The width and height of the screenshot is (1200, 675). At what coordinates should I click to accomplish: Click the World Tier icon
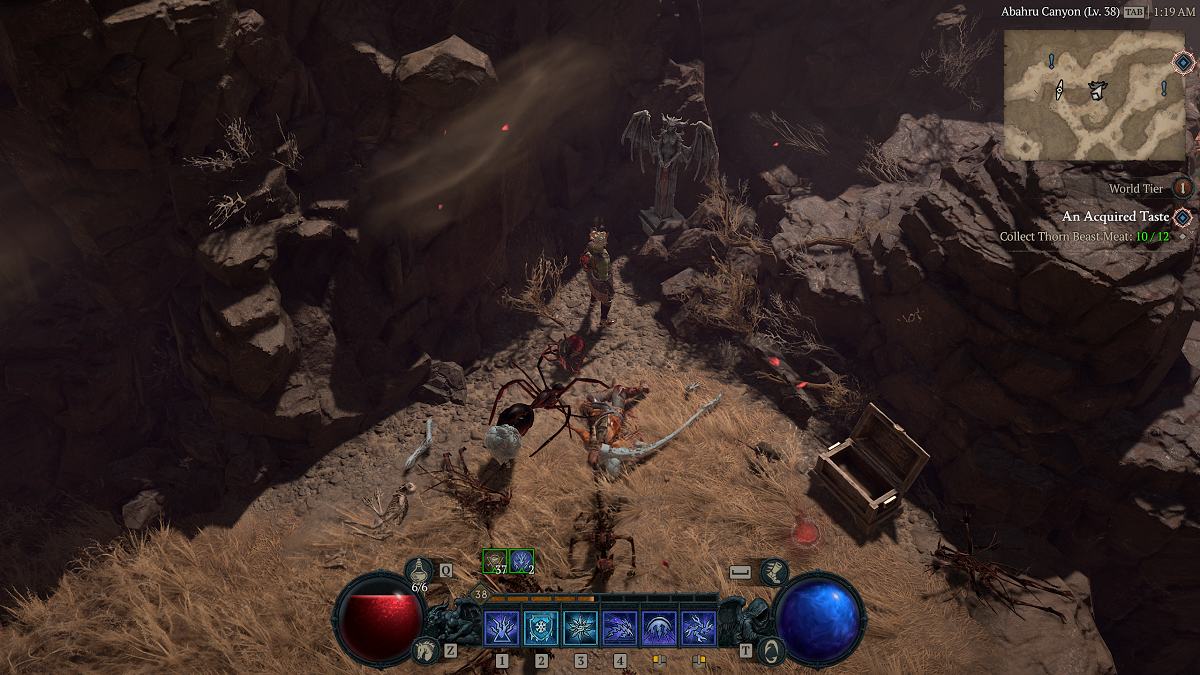[x=1183, y=188]
